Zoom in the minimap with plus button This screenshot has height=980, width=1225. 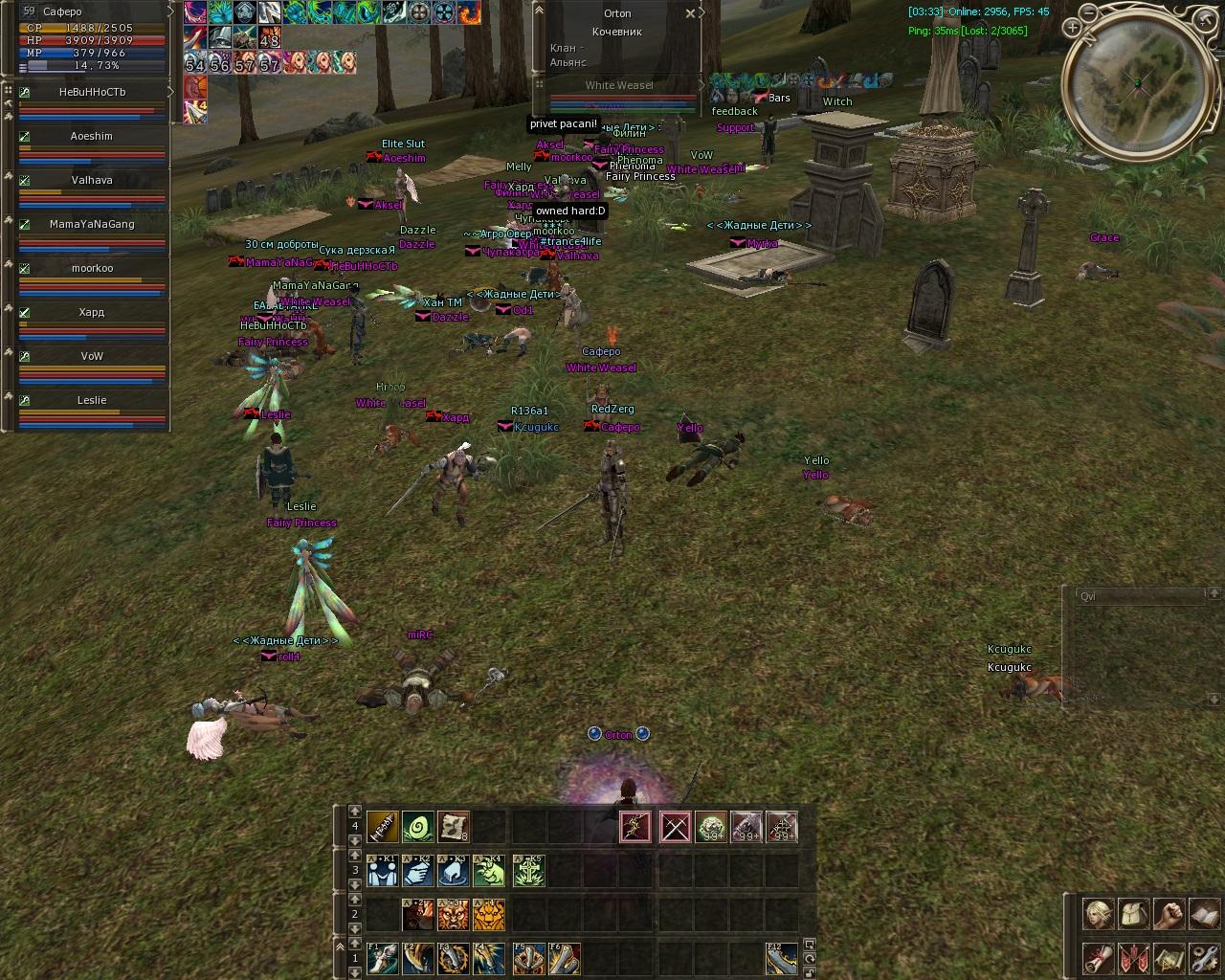[1075, 29]
